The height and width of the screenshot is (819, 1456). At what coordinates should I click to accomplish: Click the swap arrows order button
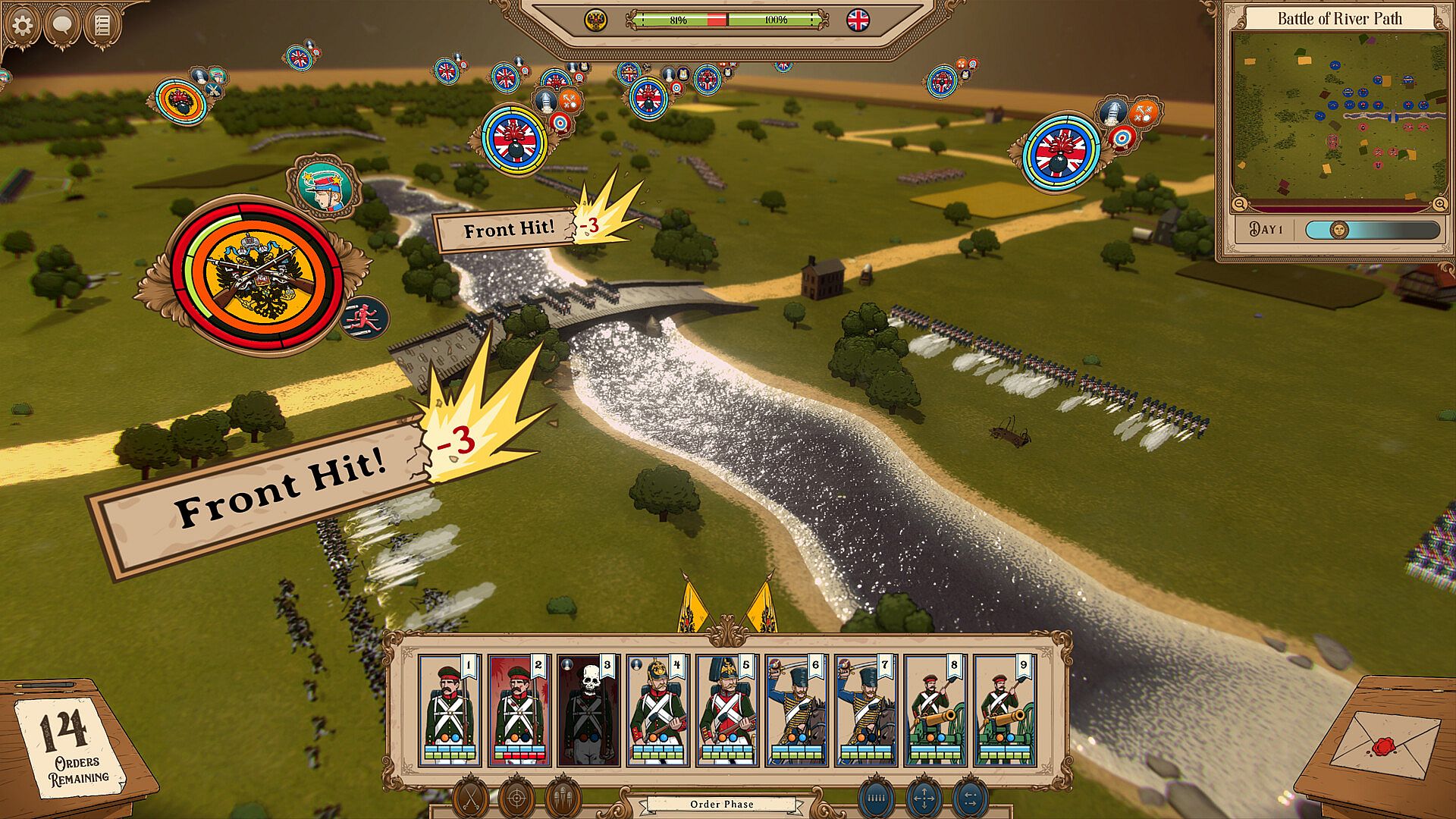(x=971, y=798)
